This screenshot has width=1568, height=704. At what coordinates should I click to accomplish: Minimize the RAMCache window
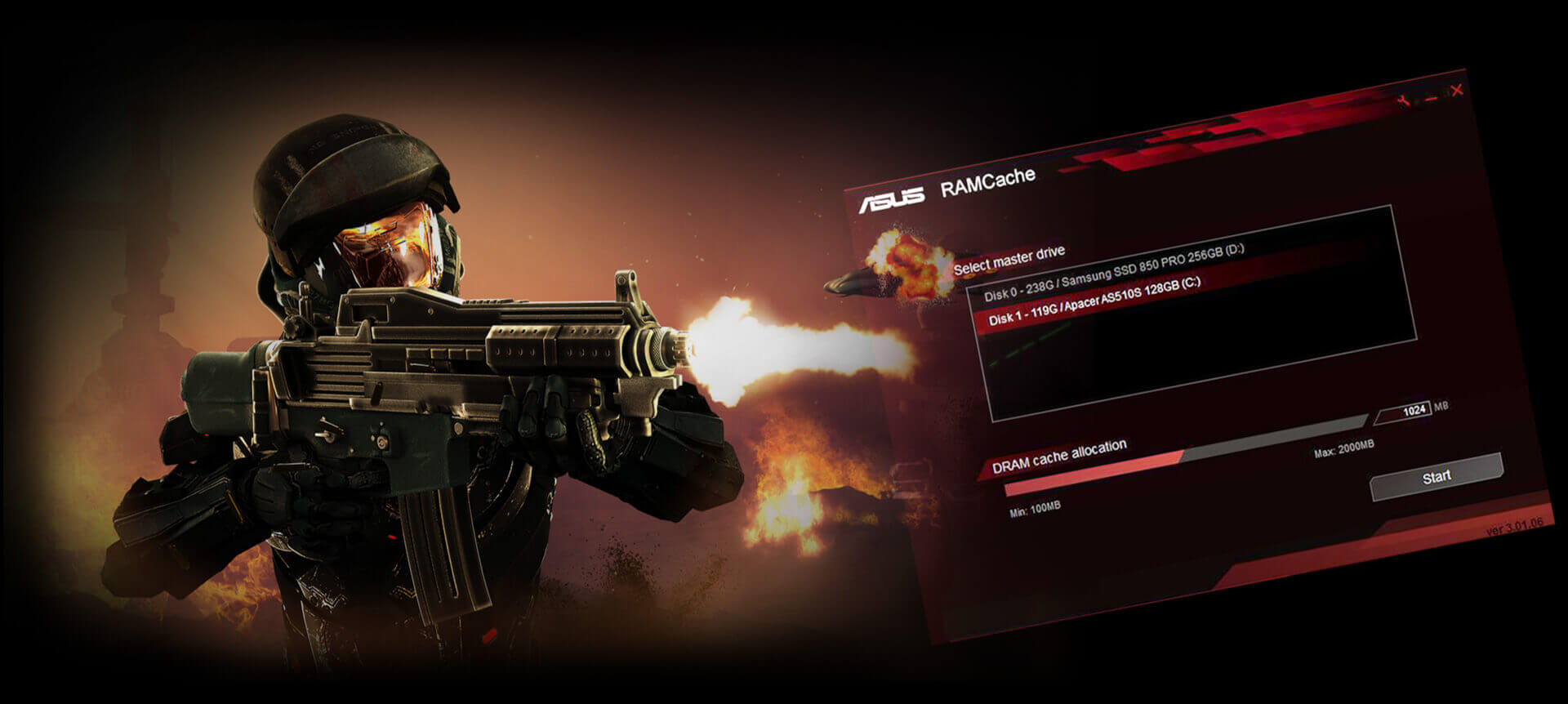(x=1431, y=98)
